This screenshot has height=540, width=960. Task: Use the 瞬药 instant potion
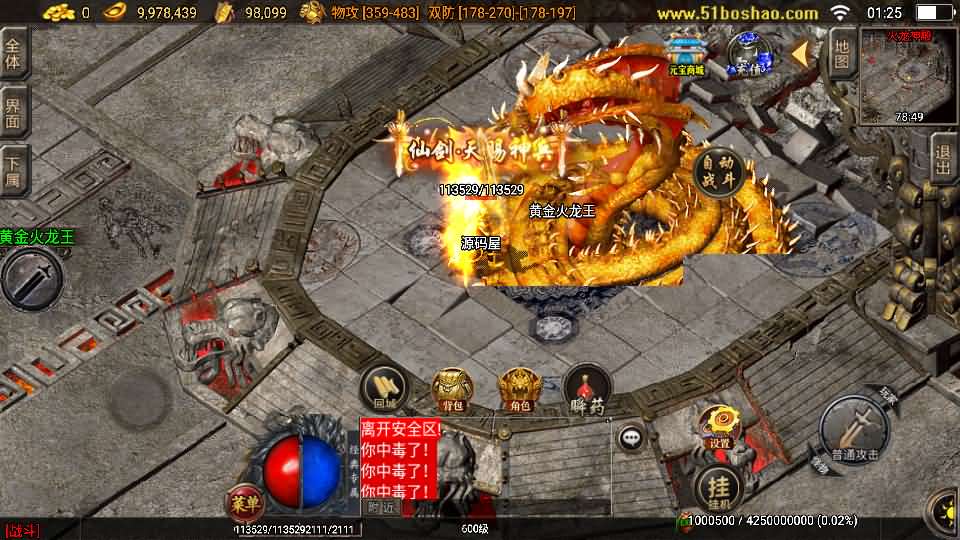point(587,389)
